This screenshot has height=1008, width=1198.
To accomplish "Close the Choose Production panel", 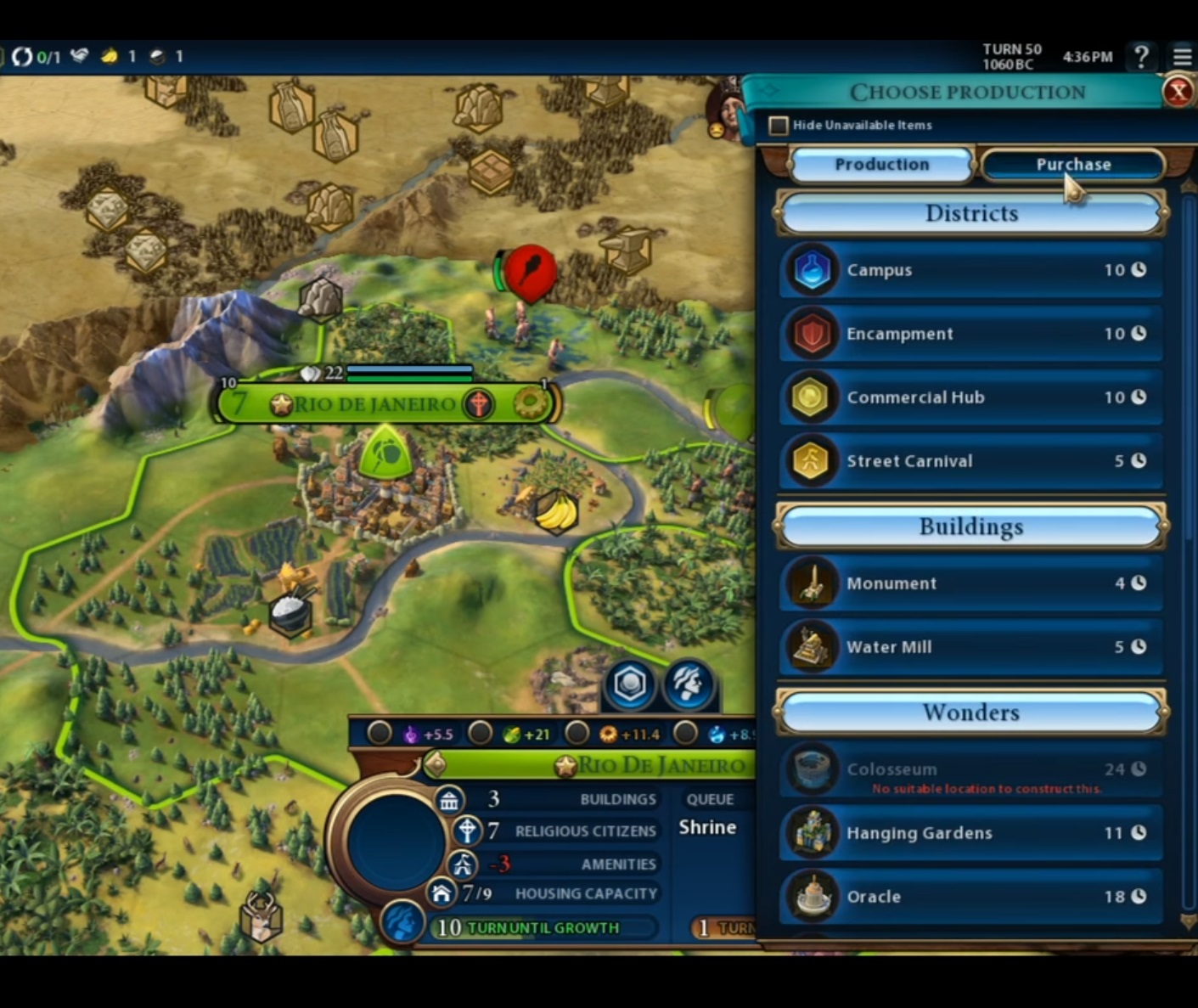I will point(1178,92).
